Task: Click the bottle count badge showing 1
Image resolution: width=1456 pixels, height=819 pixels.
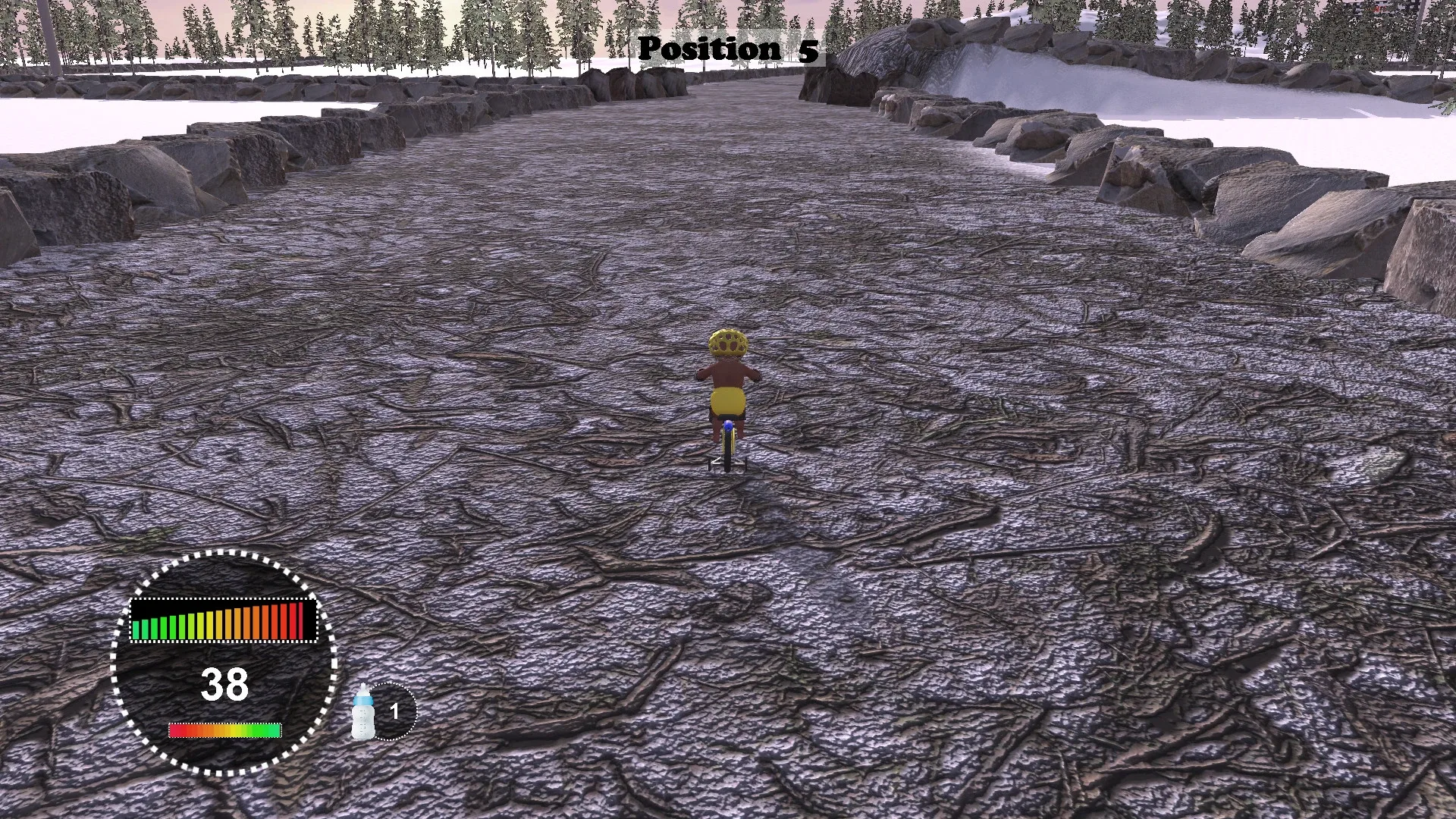Action: pos(396,711)
